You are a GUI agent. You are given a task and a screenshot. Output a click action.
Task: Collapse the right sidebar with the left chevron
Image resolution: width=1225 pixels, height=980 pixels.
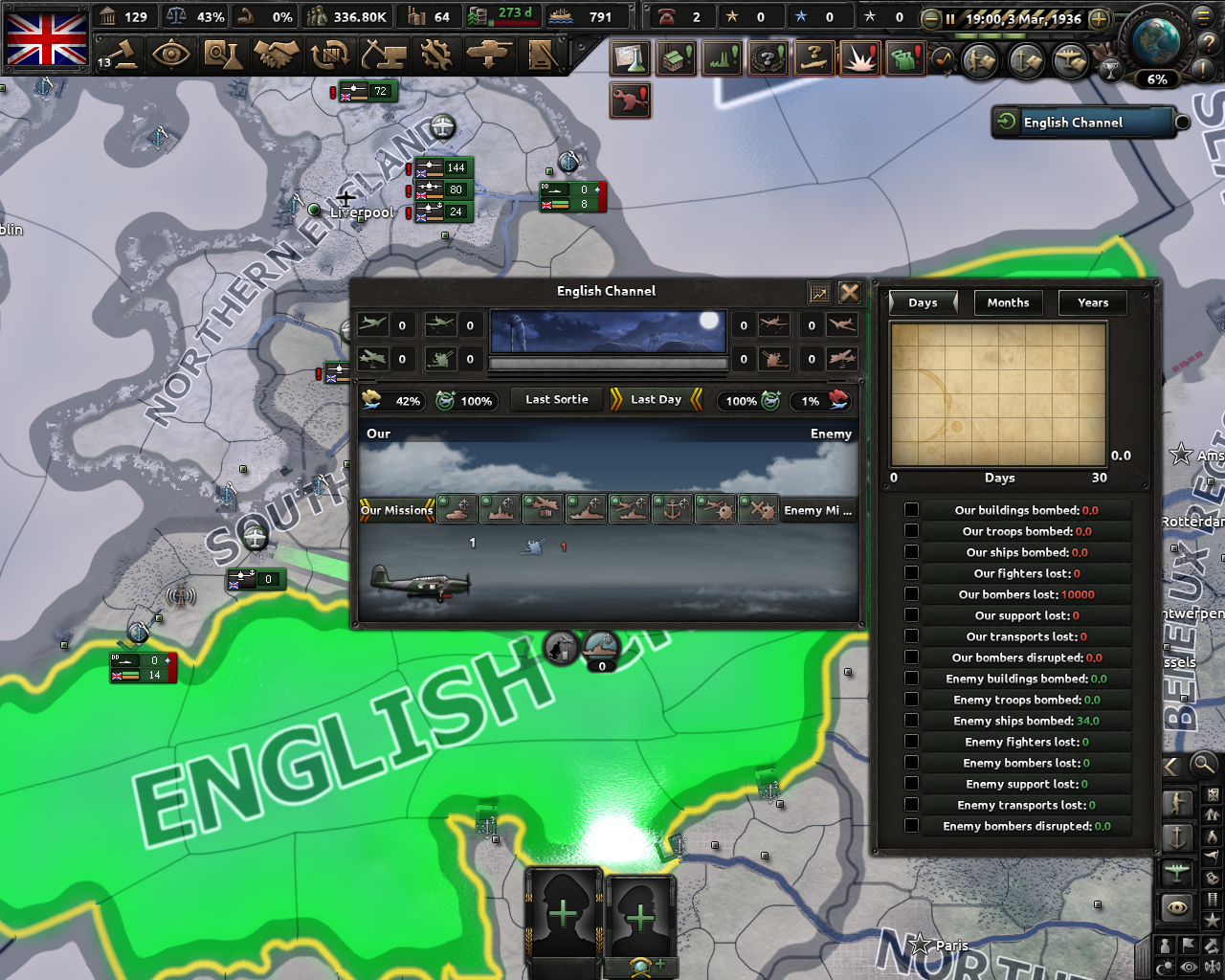click(x=1171, y=766)
